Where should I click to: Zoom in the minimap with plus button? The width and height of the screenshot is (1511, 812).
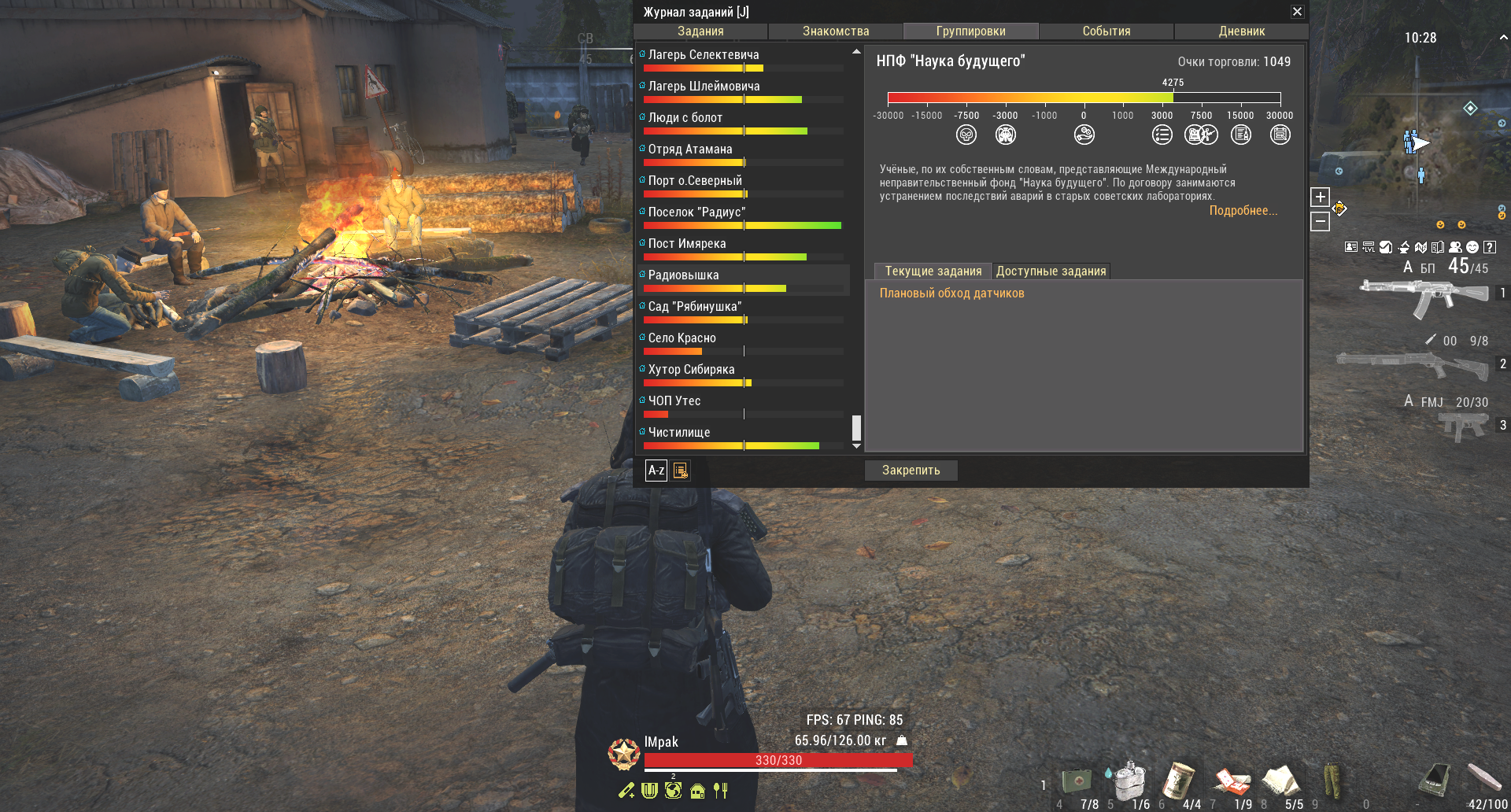pyautogui.click(x=1321, y=197)
